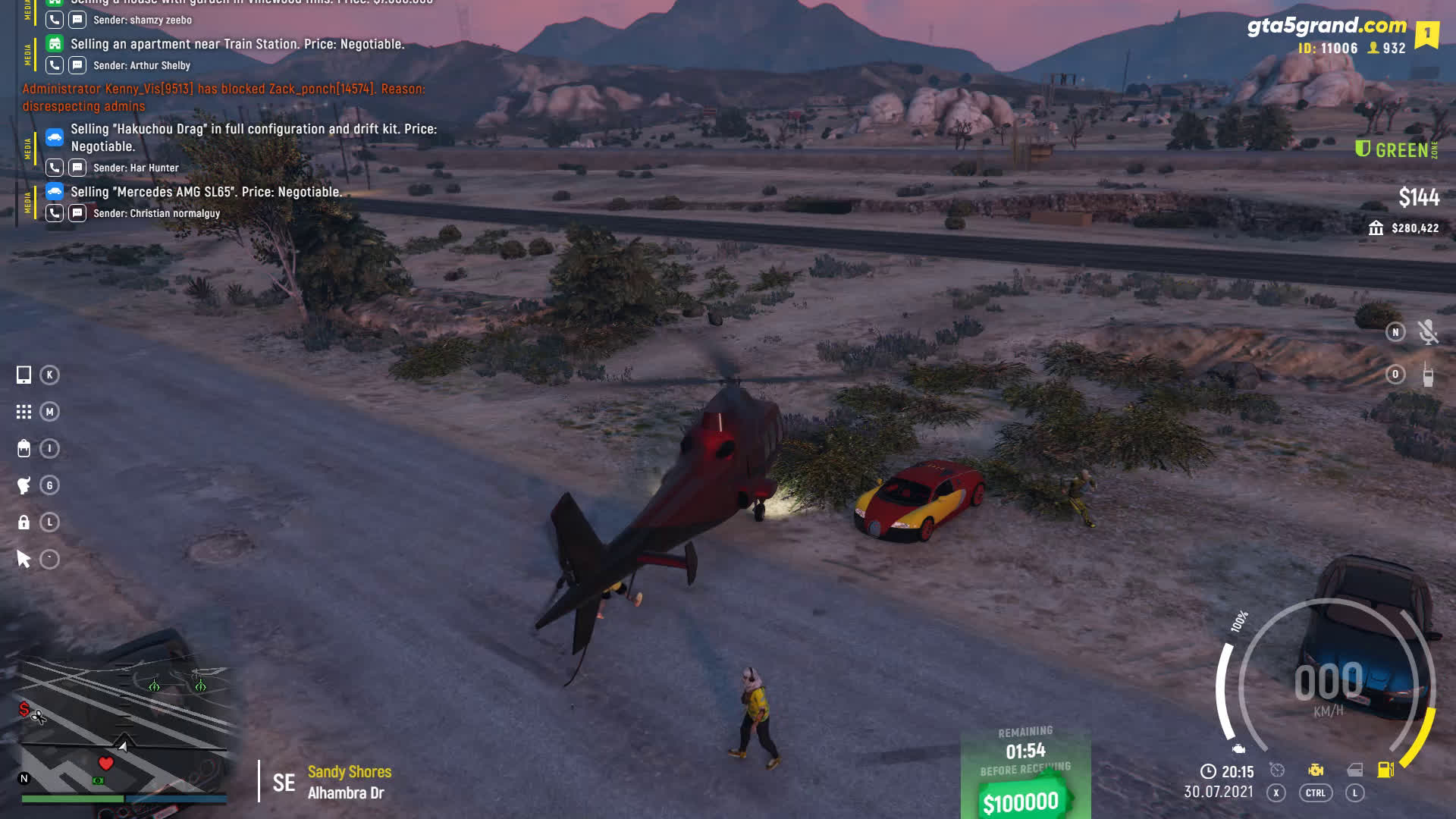Open the walkie-talkie radio icon
The width and height of the screenshot is (1456, 819).
point(1428,375)
